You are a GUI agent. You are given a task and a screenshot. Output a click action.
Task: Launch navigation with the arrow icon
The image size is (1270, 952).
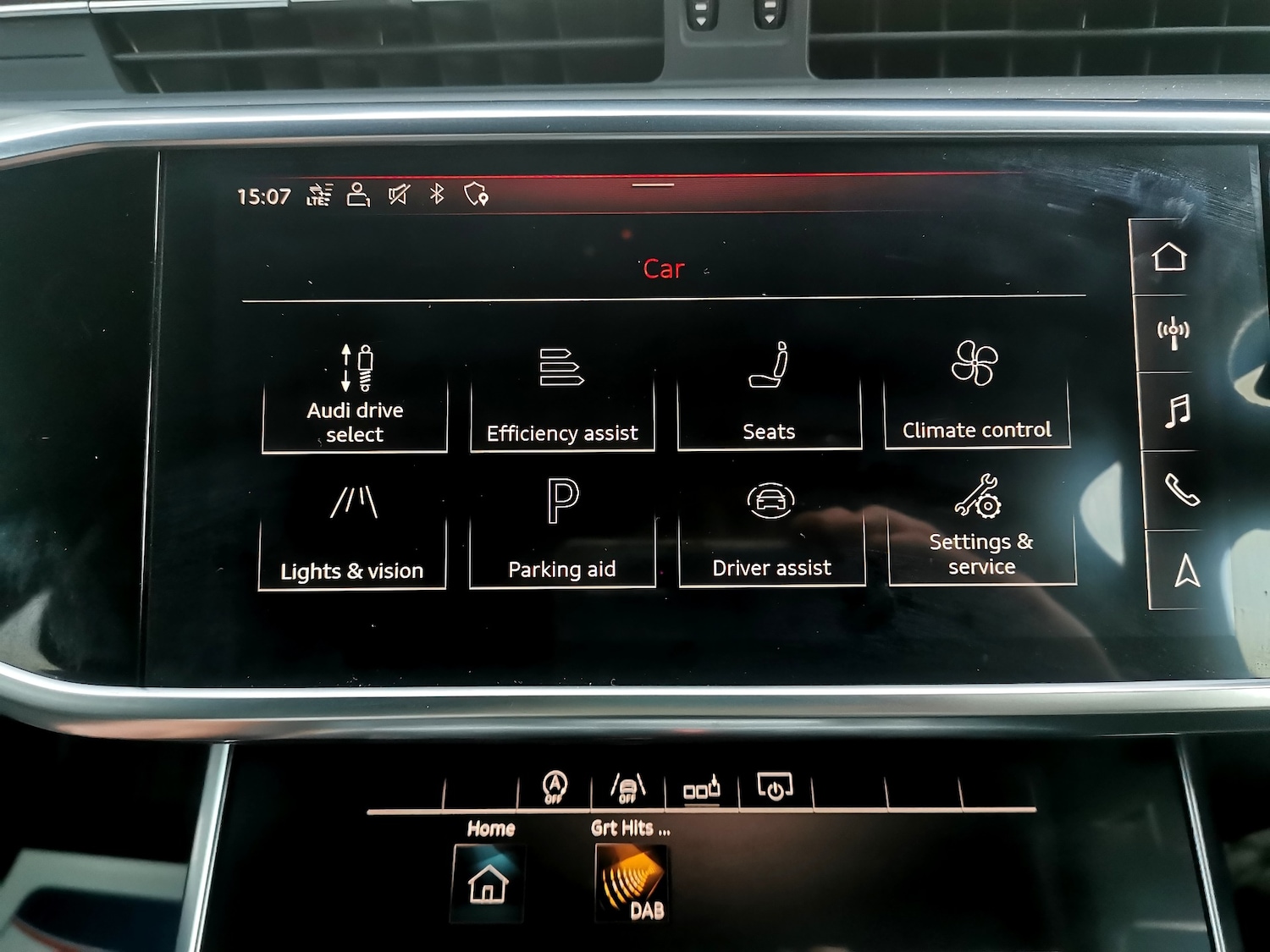[1187, 570]
